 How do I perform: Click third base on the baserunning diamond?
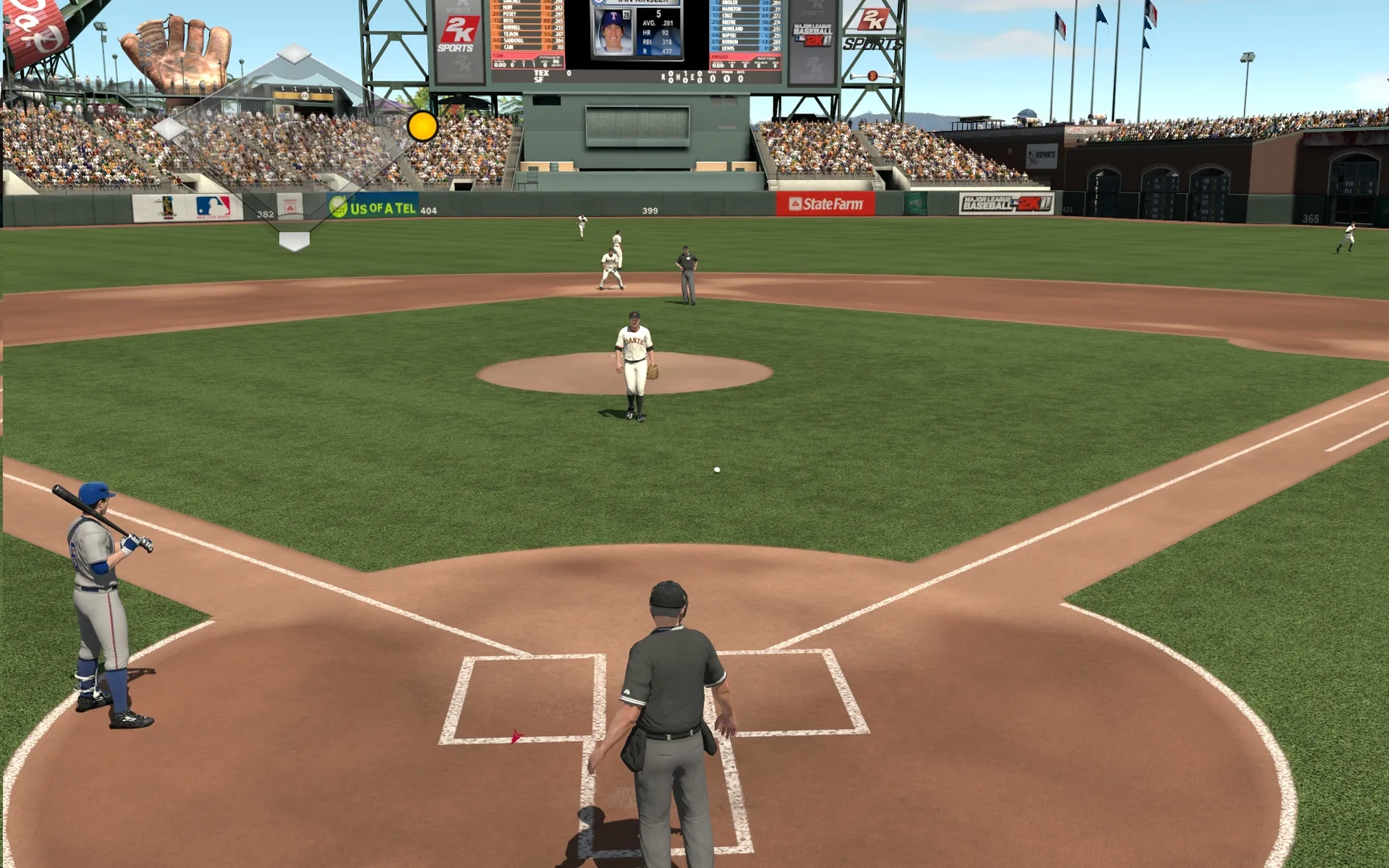tap(169, 129)
